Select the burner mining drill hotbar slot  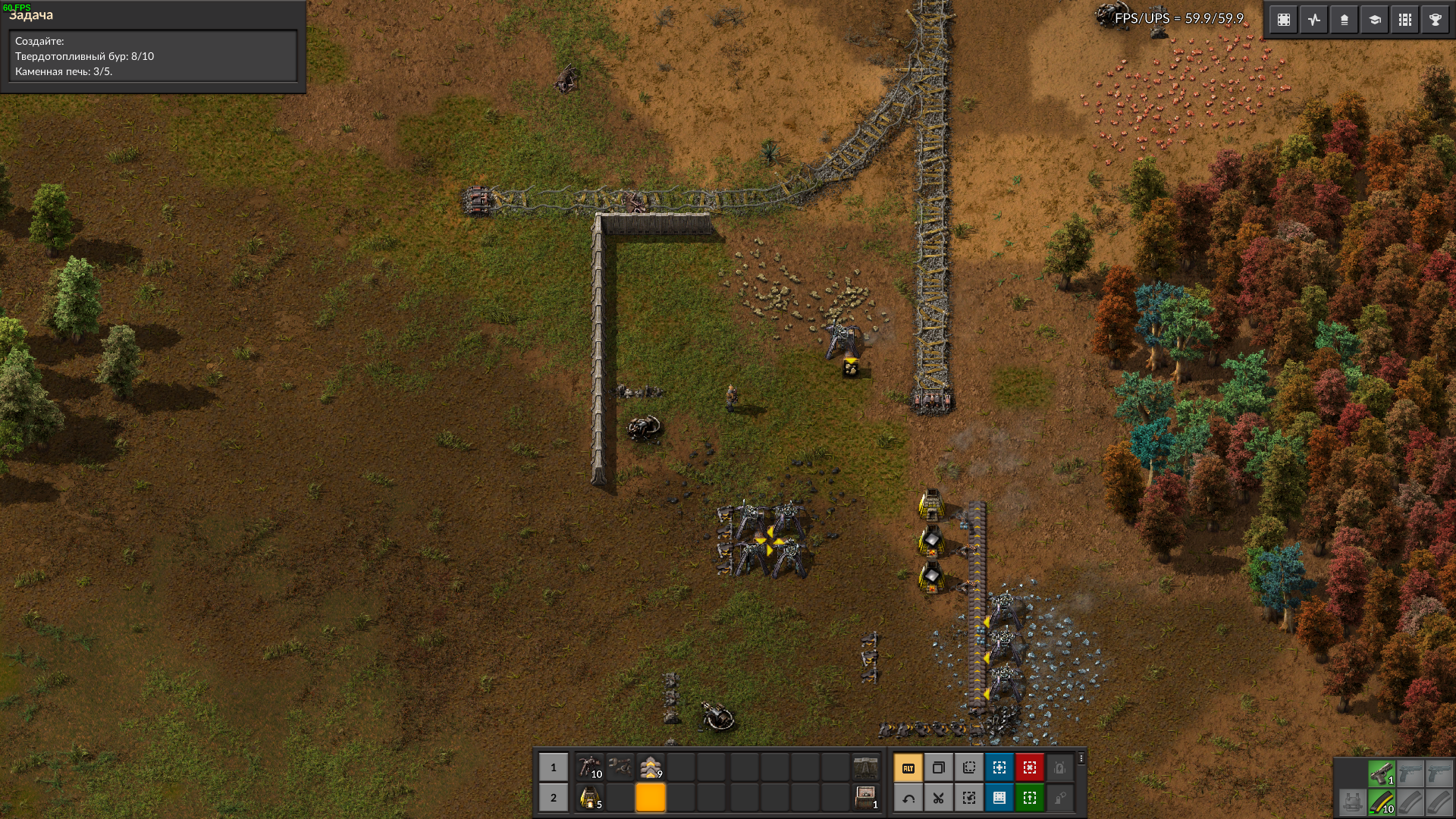(589, 767)
